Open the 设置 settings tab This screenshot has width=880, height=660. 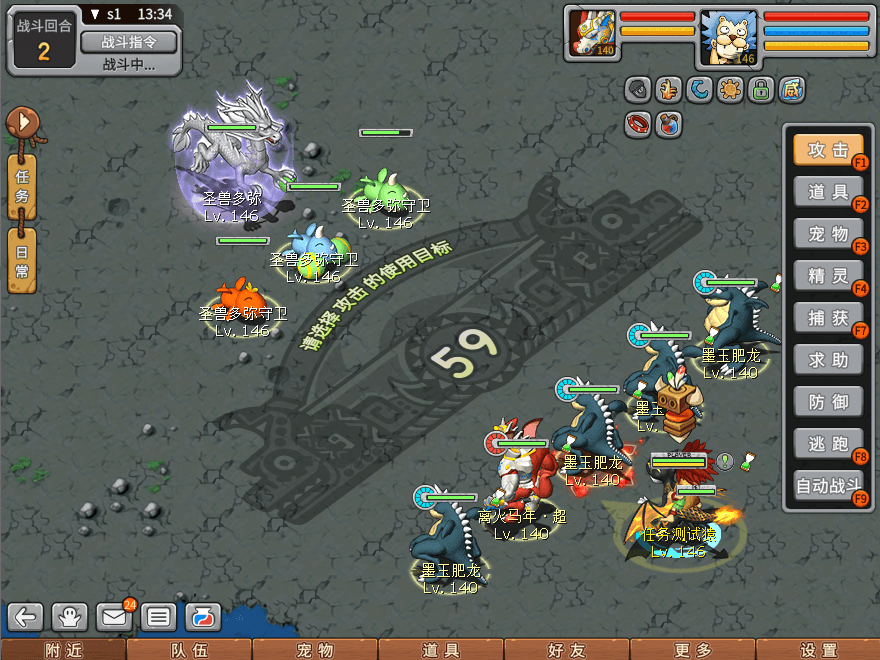[817, 650]
